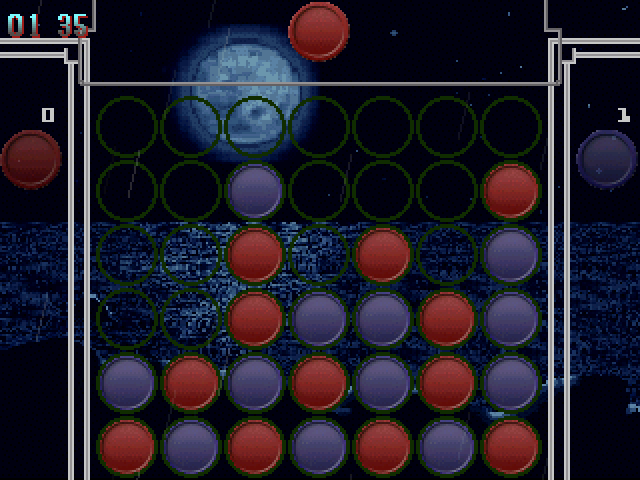Click the red player token beside score 0
Viewport: 640px width, 480px height.
[x=31, y=159]
